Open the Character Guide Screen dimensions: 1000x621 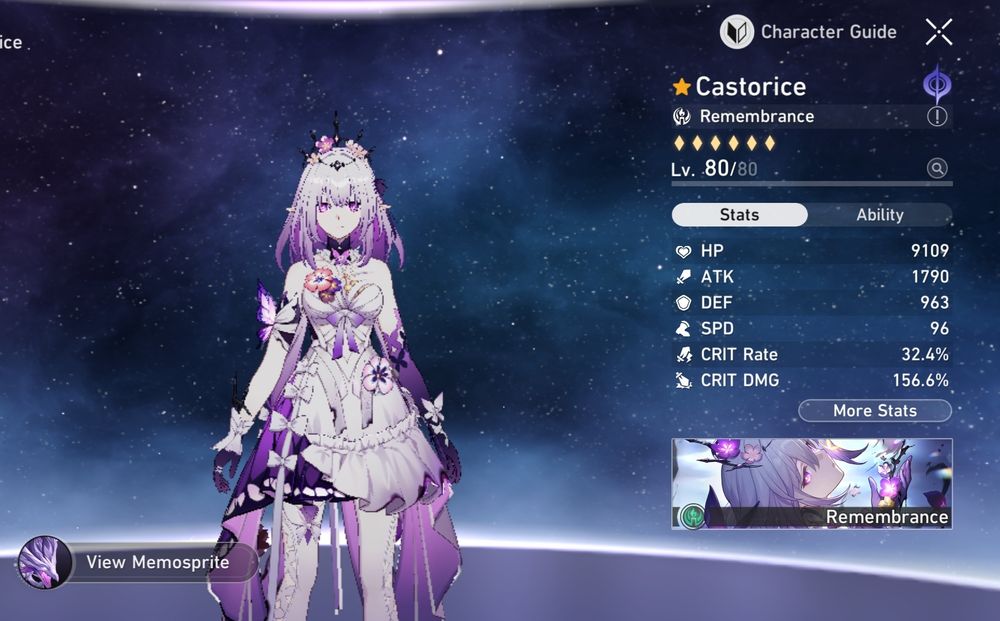pos(808,32)
